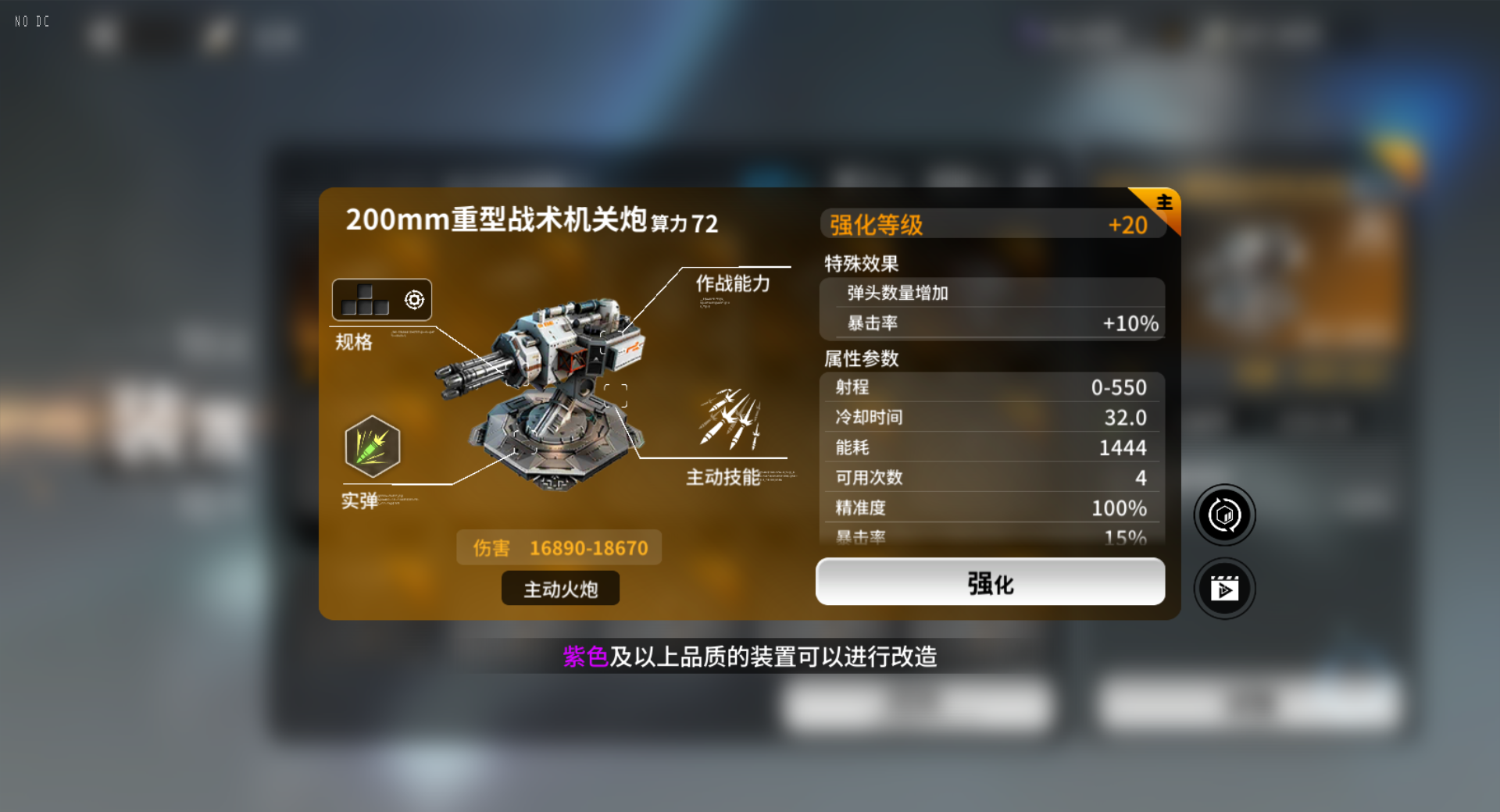
Task: Click the 规格 block-layout grid icon
Action: tap(365, 299)
